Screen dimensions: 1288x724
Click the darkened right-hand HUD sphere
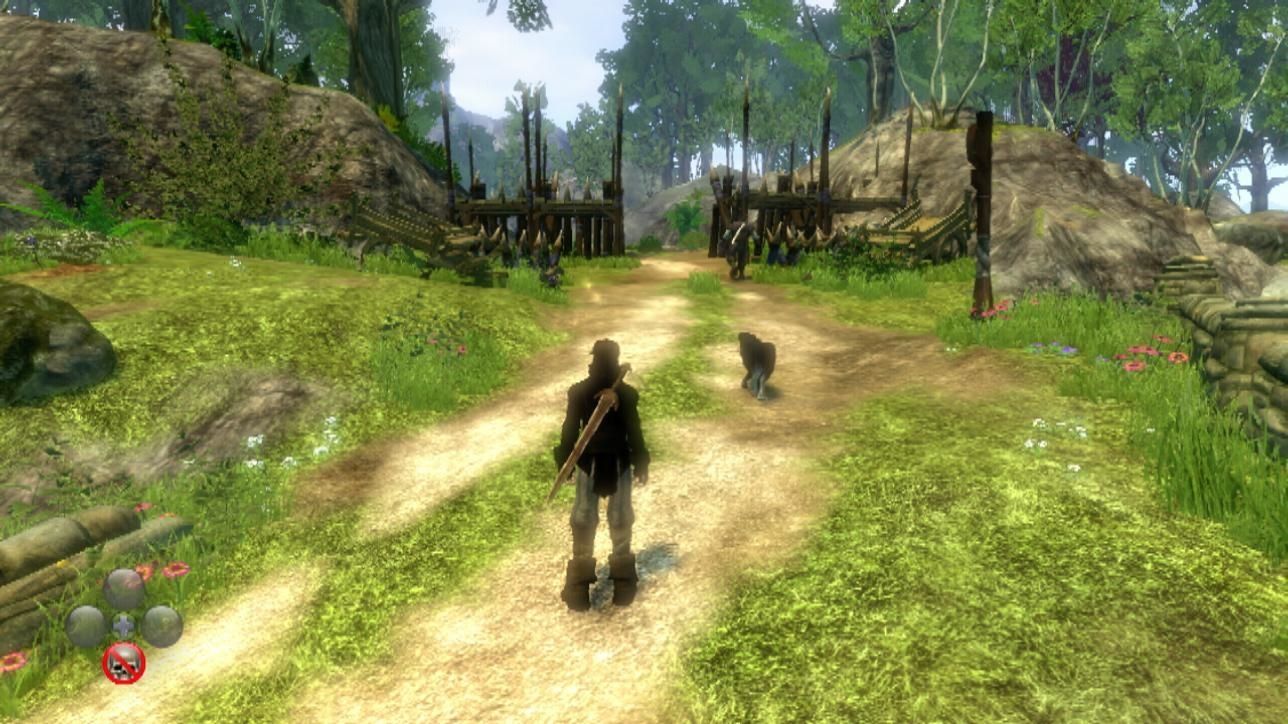pos(162,626)
